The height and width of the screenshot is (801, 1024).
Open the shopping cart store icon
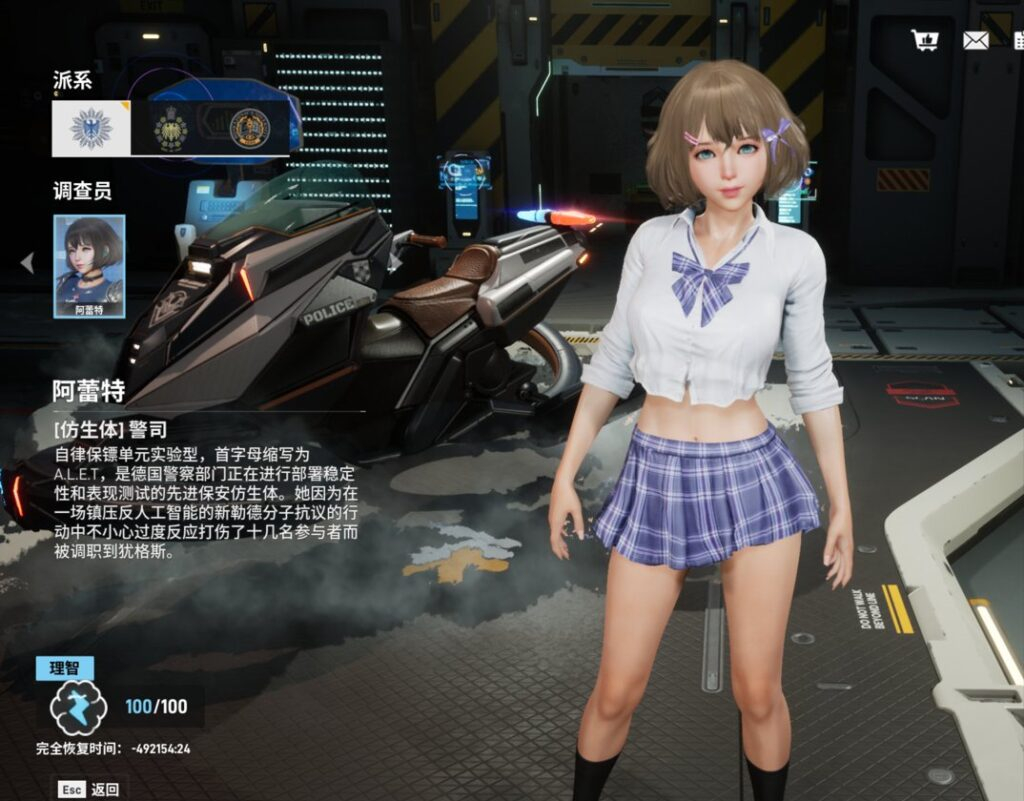(x=925, y=40)
